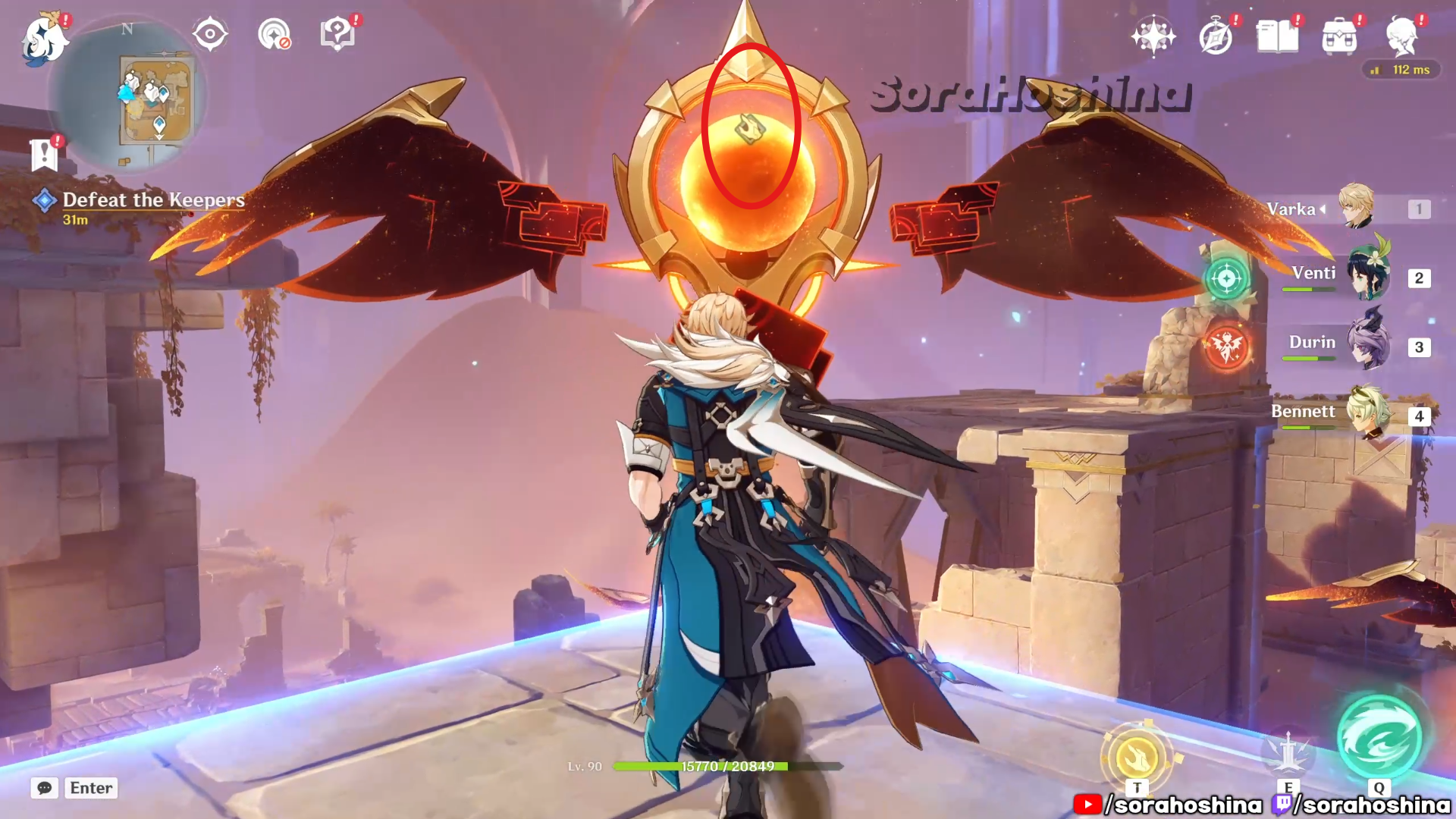The image size is (1456, 819).
Task: Open the Paimon menu
Action: coord(44,38)
